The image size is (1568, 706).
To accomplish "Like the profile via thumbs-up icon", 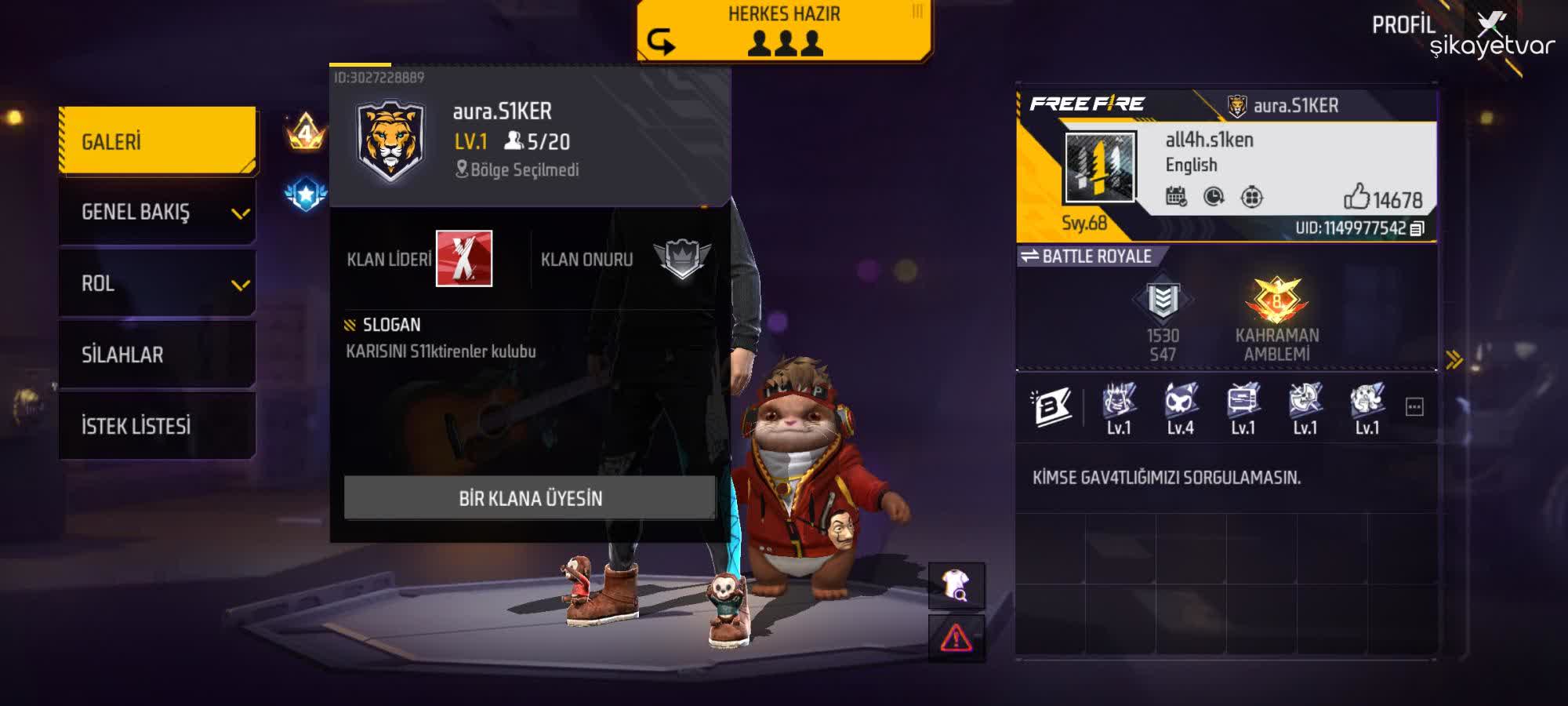I will pos(1356,197).
